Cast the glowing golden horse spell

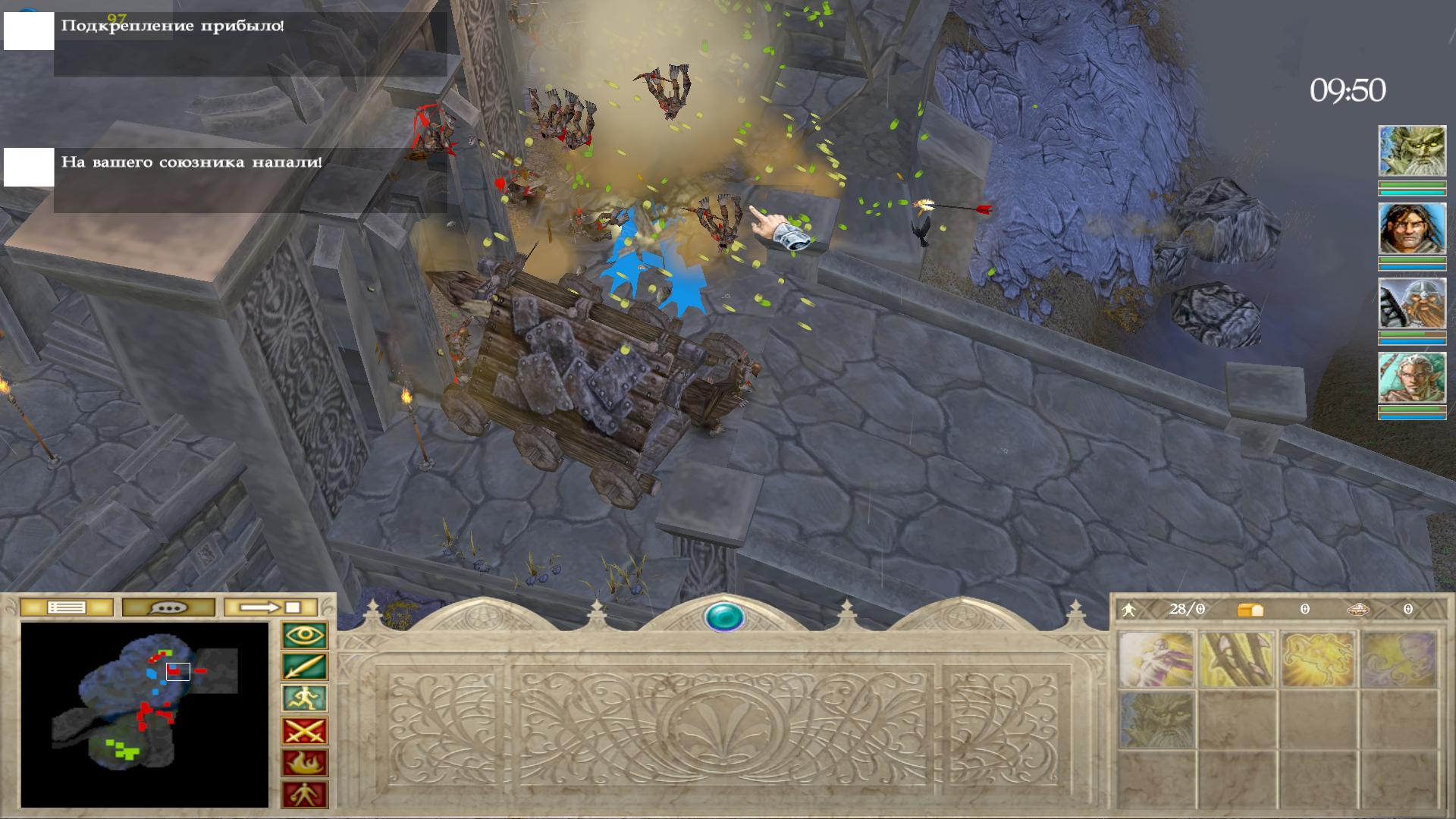[1318, 659]
